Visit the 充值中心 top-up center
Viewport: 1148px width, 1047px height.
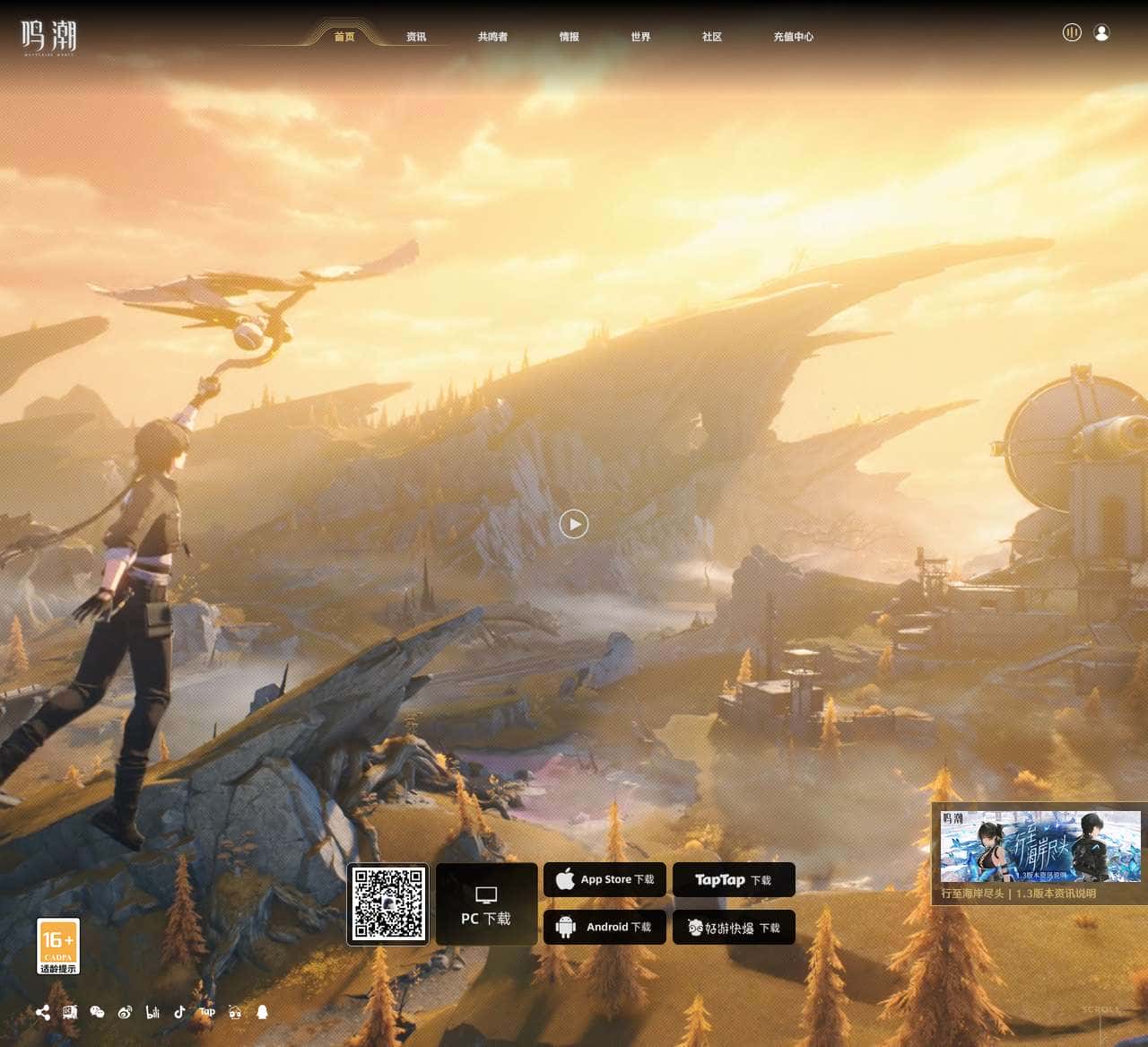tap(793, 37)
